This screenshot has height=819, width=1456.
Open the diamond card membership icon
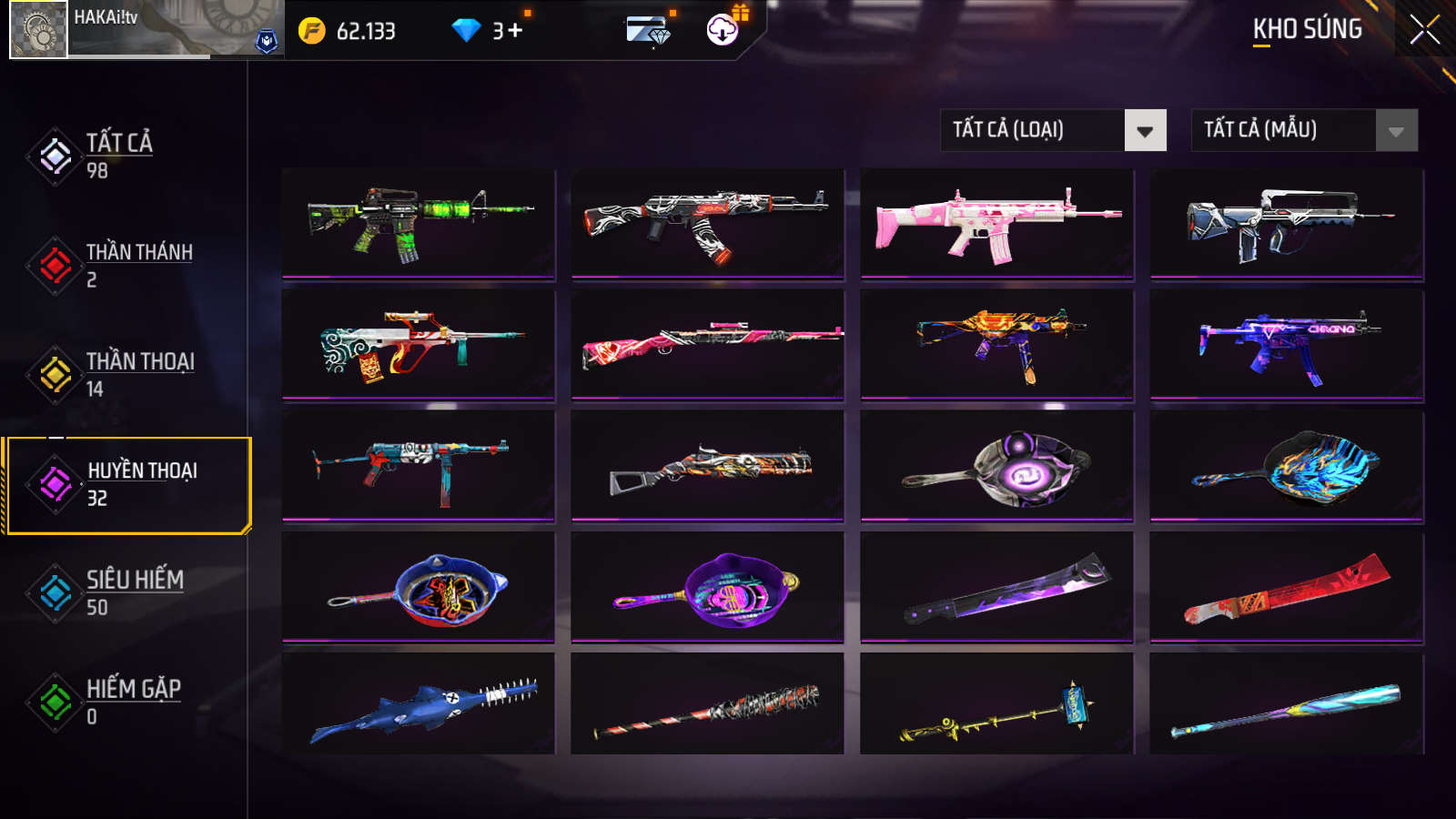(649, 31)
